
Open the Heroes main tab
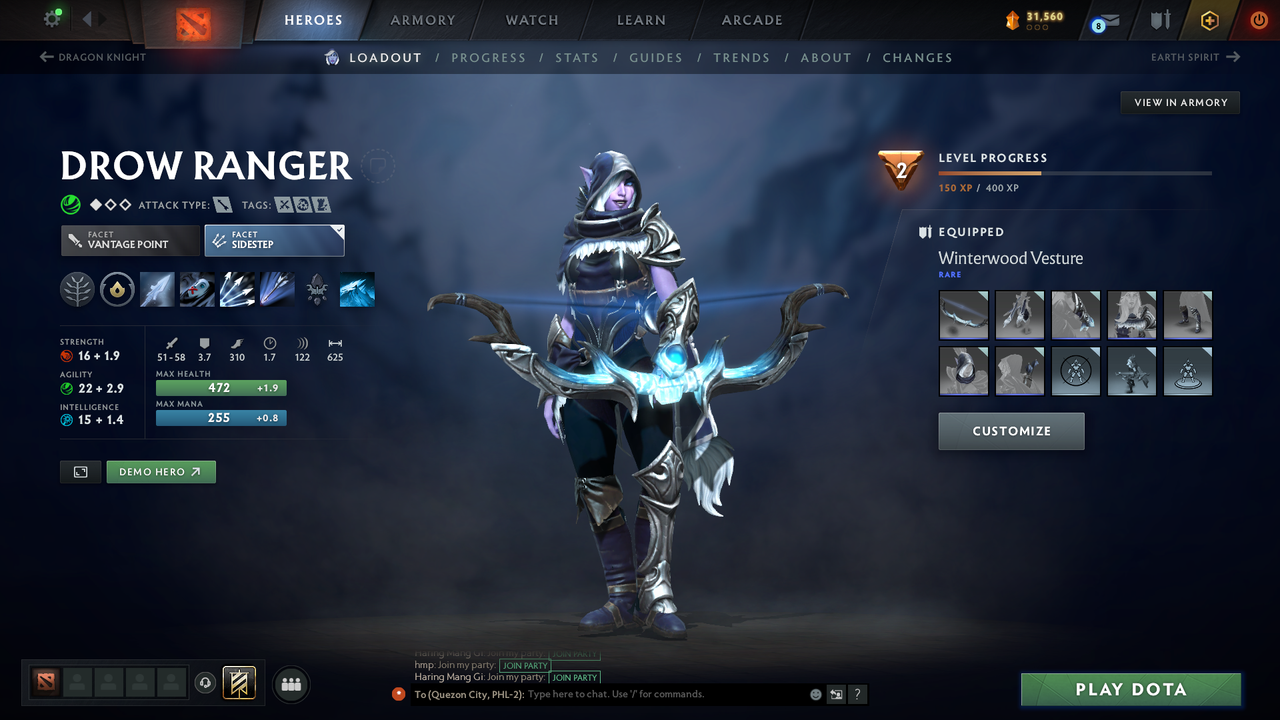pos(313,20)
